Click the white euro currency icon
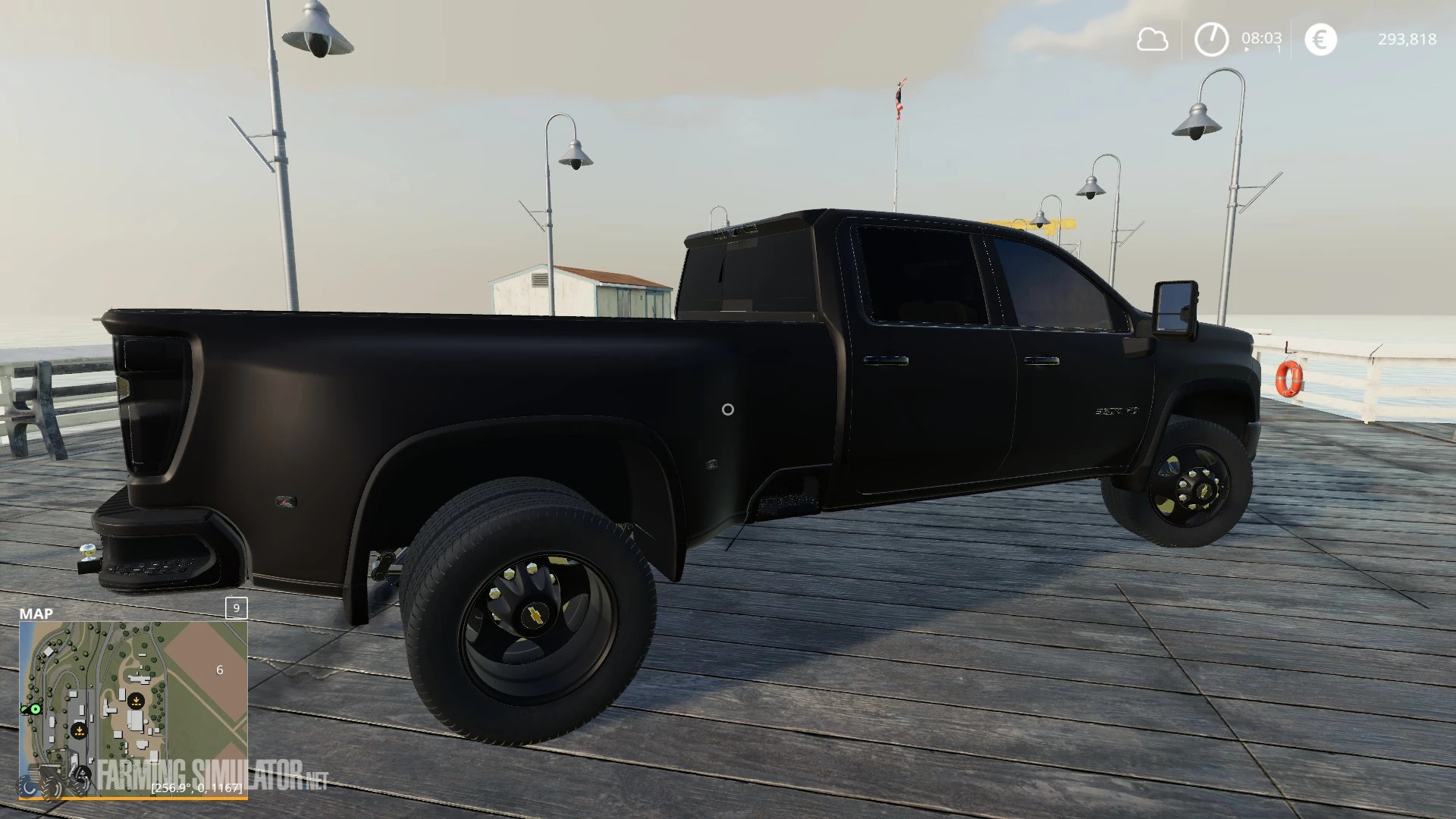Viewport: 1456px width, 819px height. 1320,38
